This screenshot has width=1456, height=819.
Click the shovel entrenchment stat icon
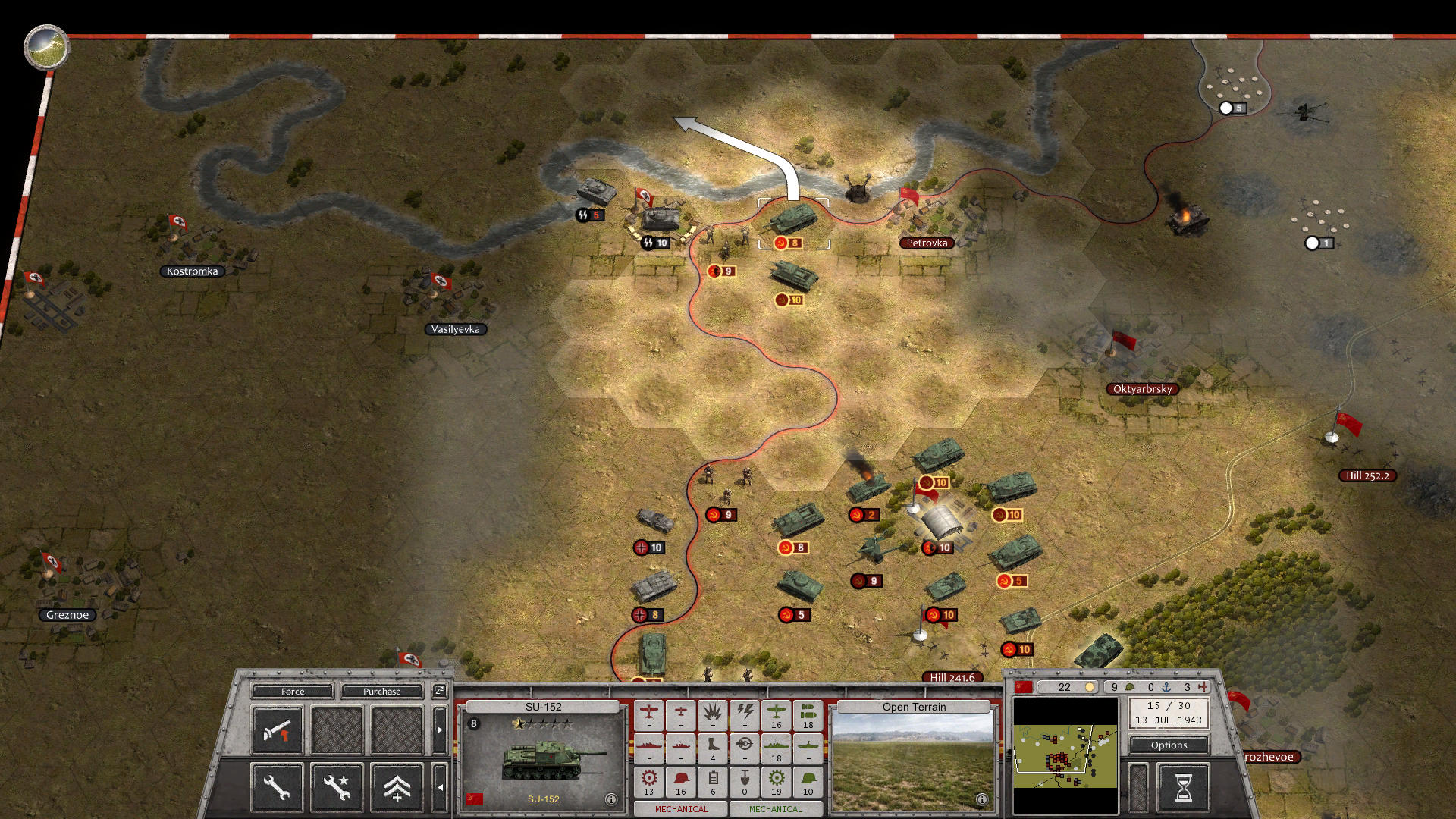744,779
